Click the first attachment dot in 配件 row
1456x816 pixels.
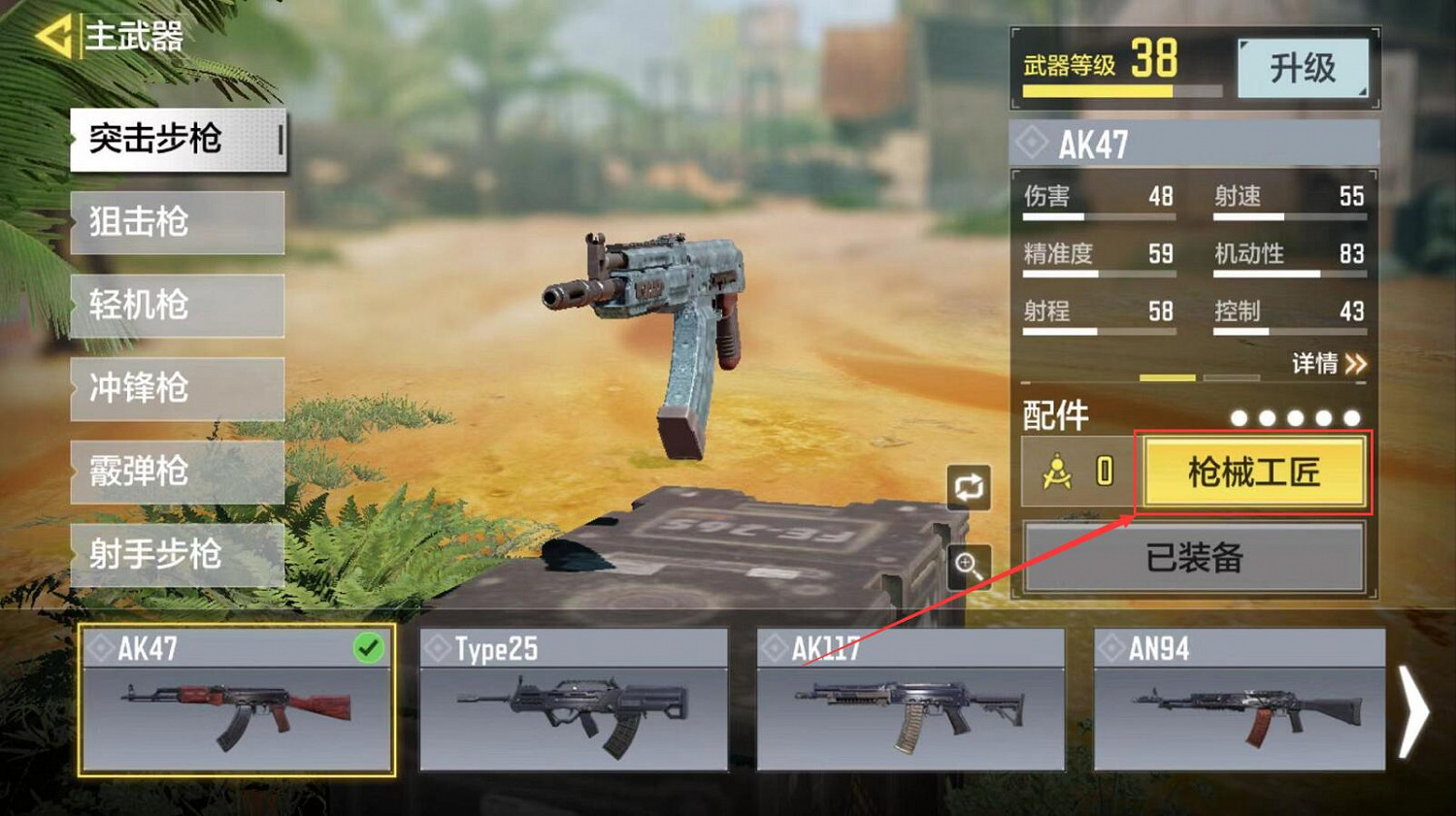pyautogui.click(x=1241, y=416)
